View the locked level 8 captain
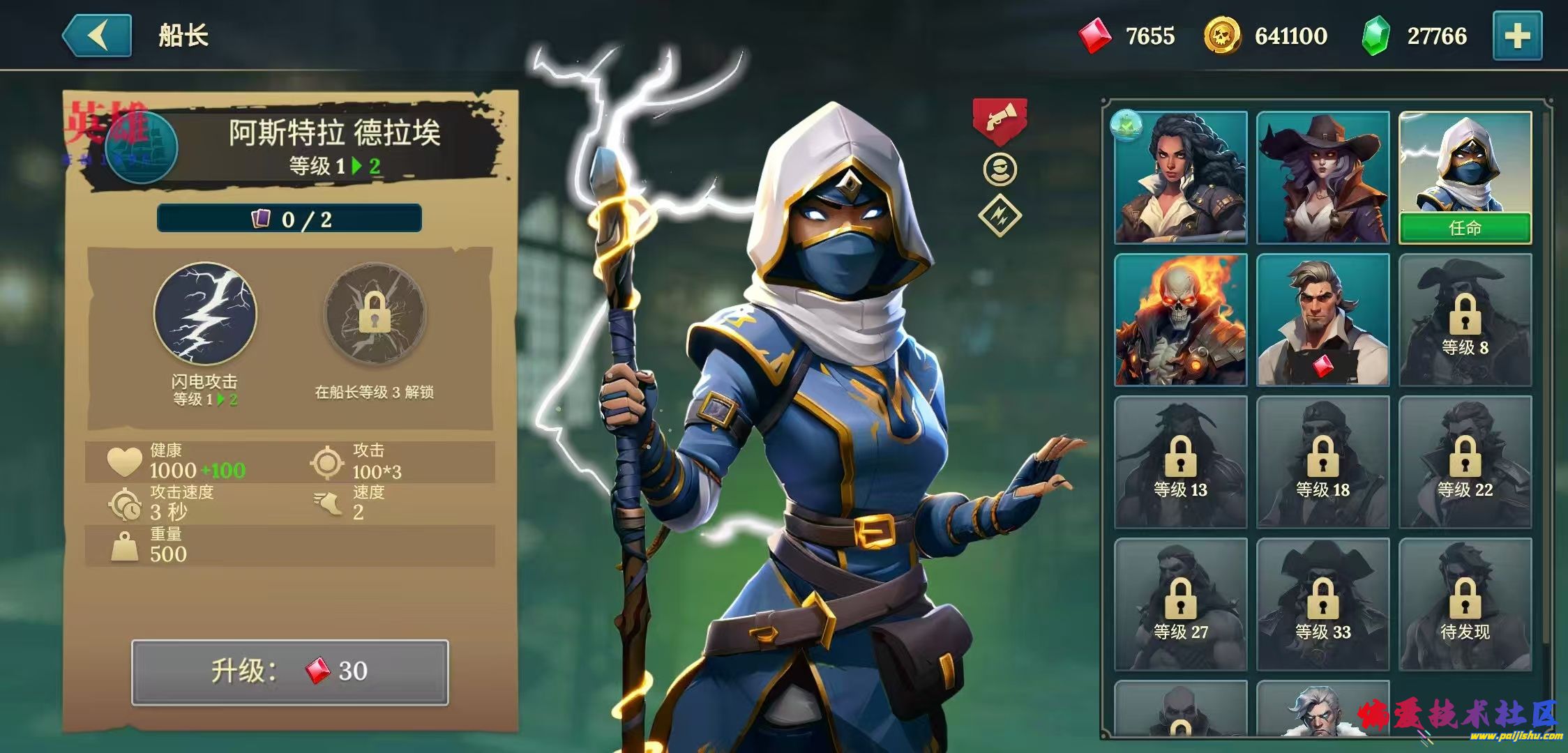Viewport: 1568px width, 753px height. click(1465, 320)
